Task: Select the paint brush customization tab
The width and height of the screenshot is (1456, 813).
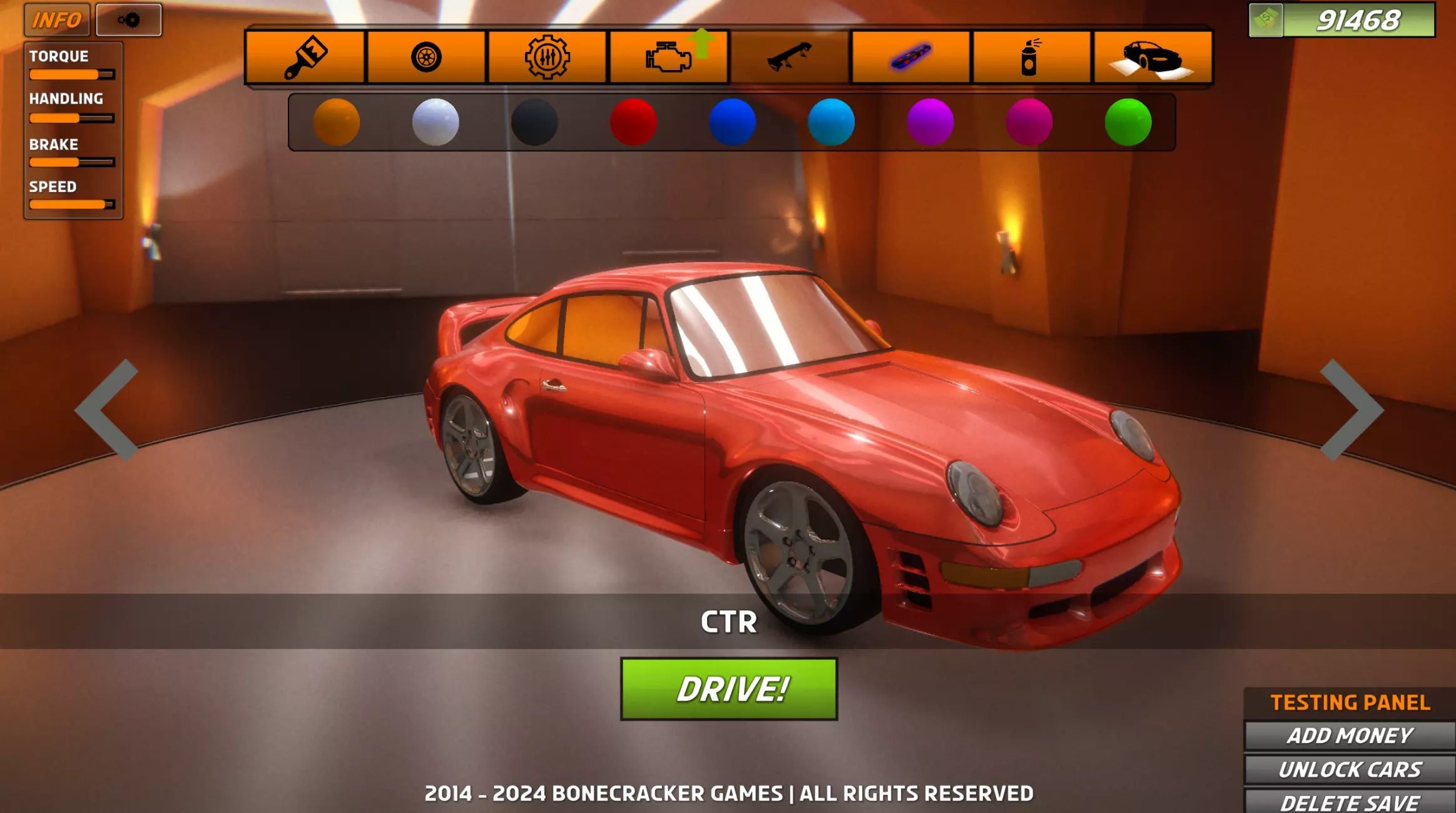Action: point(305,57)
